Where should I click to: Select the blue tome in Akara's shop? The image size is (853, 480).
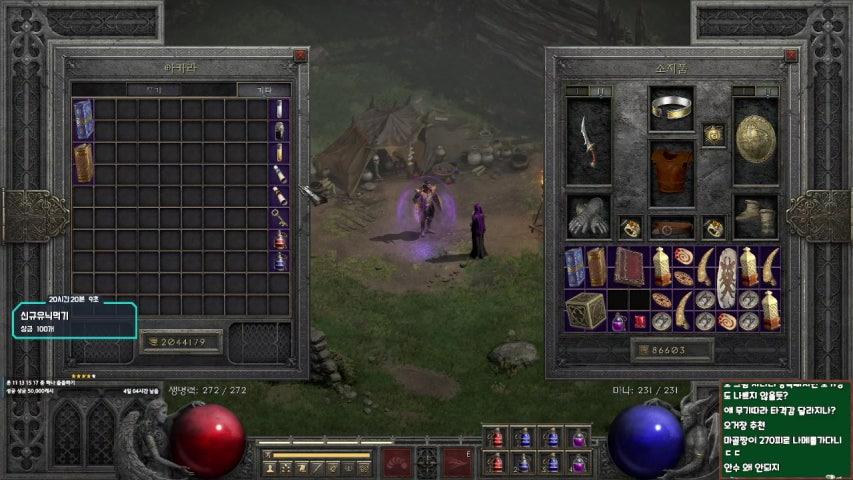(x=83, y=118)
